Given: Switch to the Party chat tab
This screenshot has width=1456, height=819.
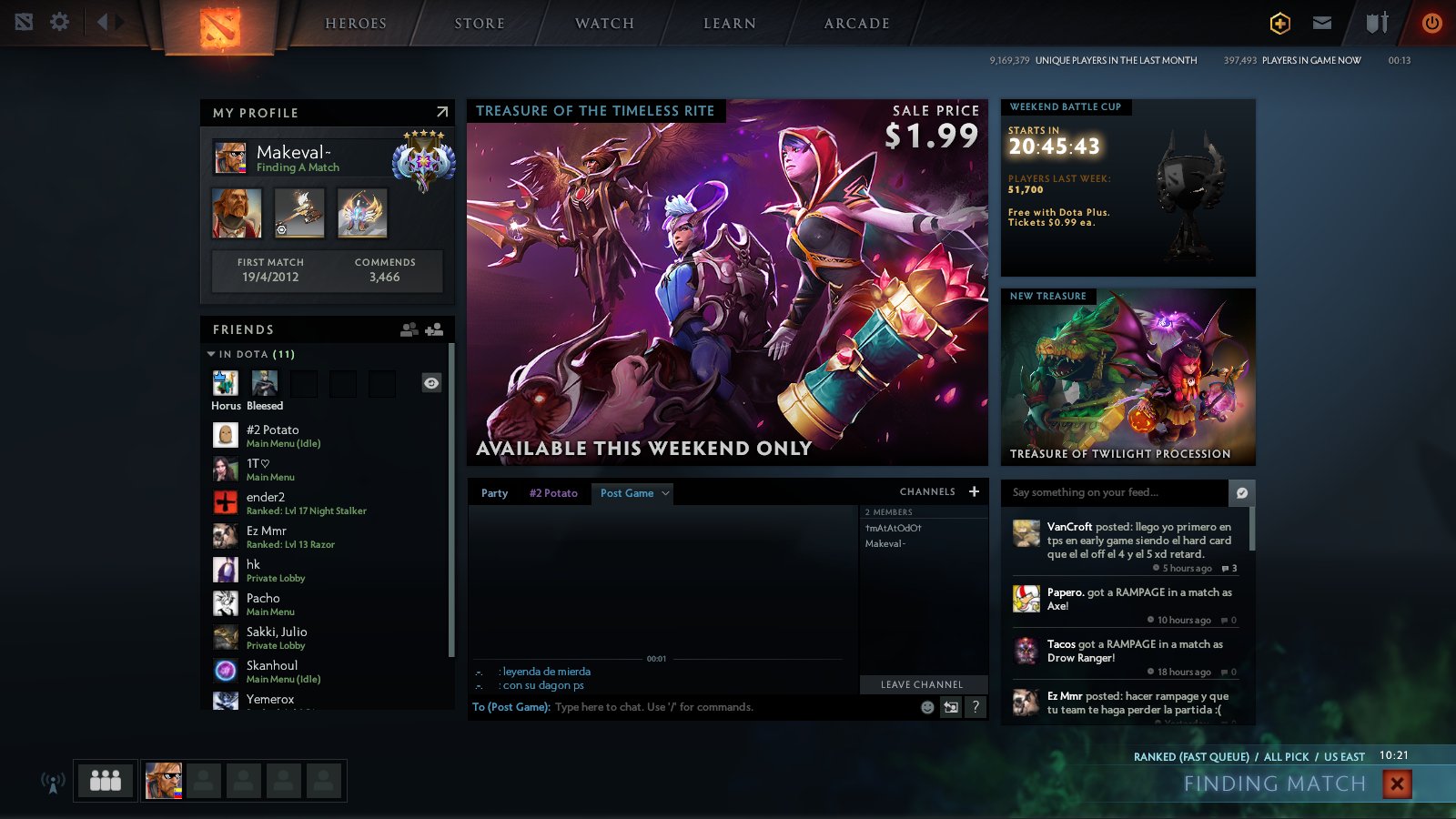Looking at the screenshot, I should point(494,493).
